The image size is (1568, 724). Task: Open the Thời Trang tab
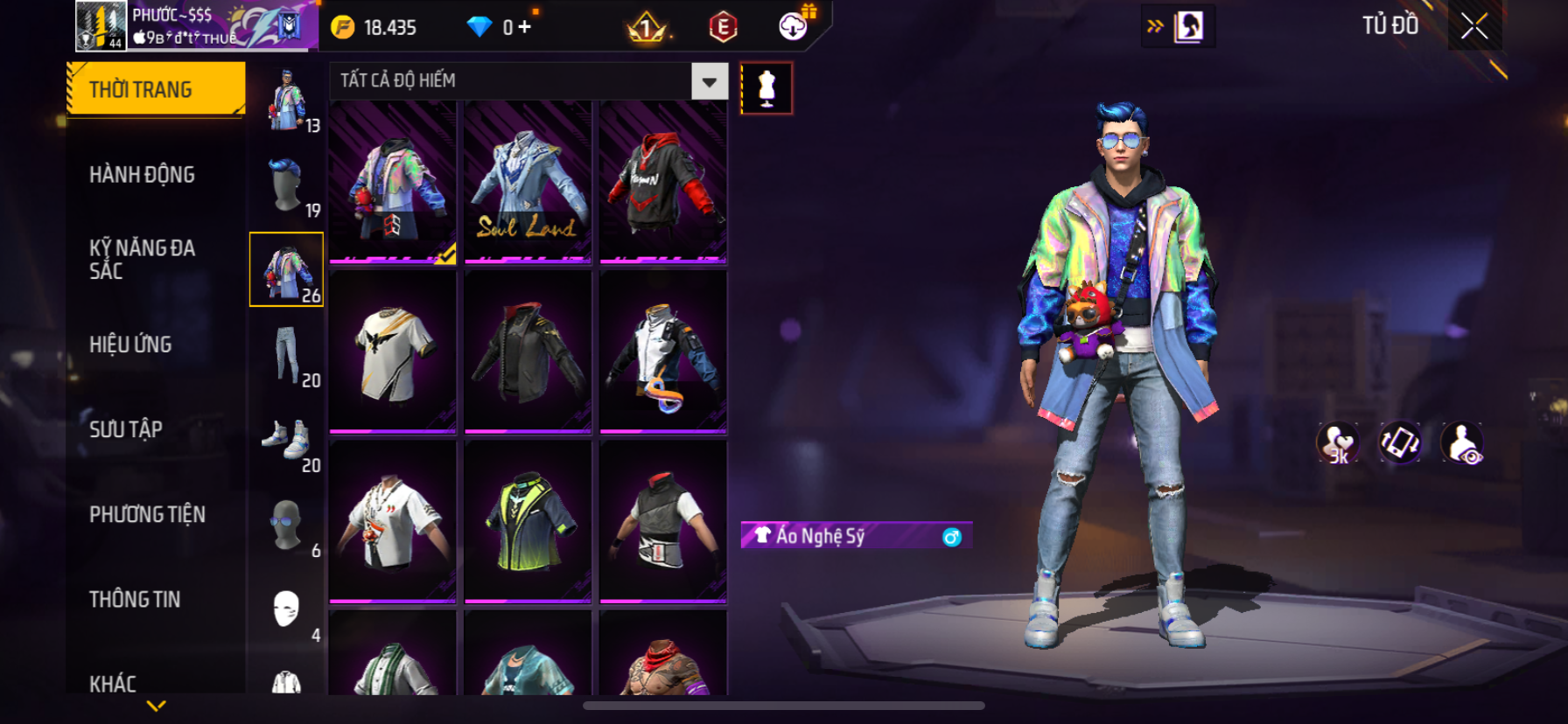coord(155,89)
